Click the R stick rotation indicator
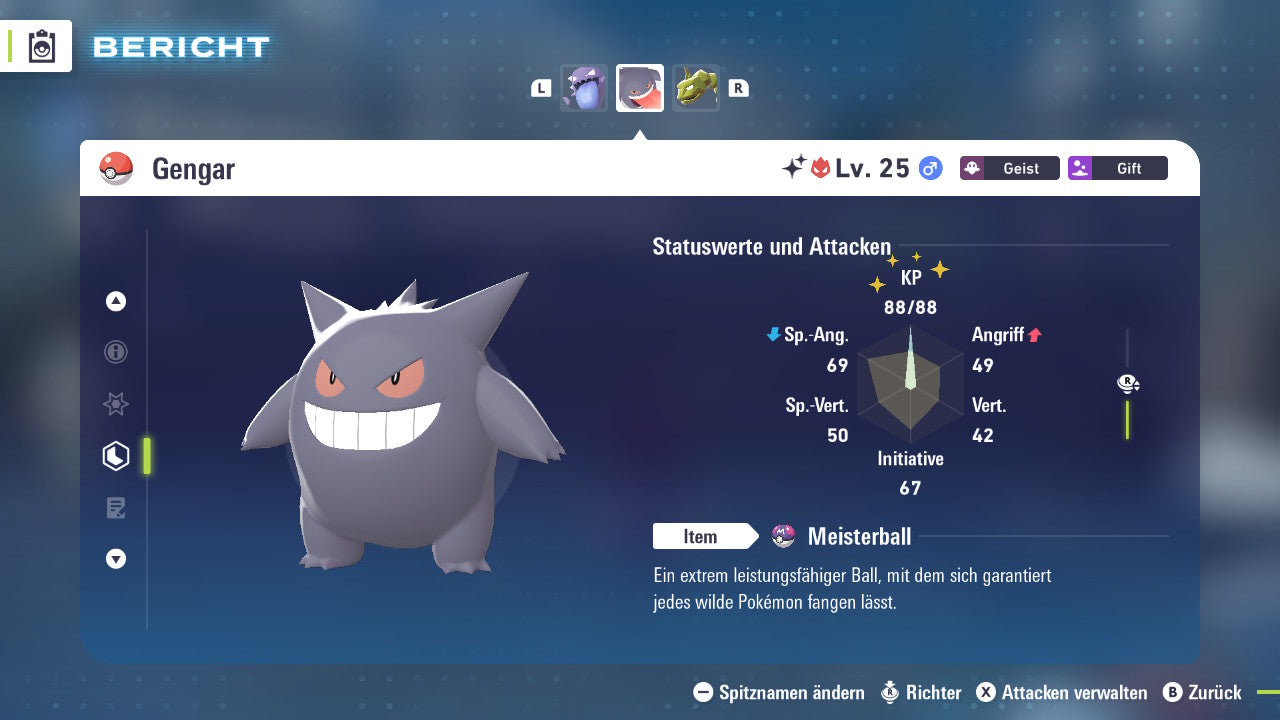The image size is (1280, 720). [x=1128, y=383]
